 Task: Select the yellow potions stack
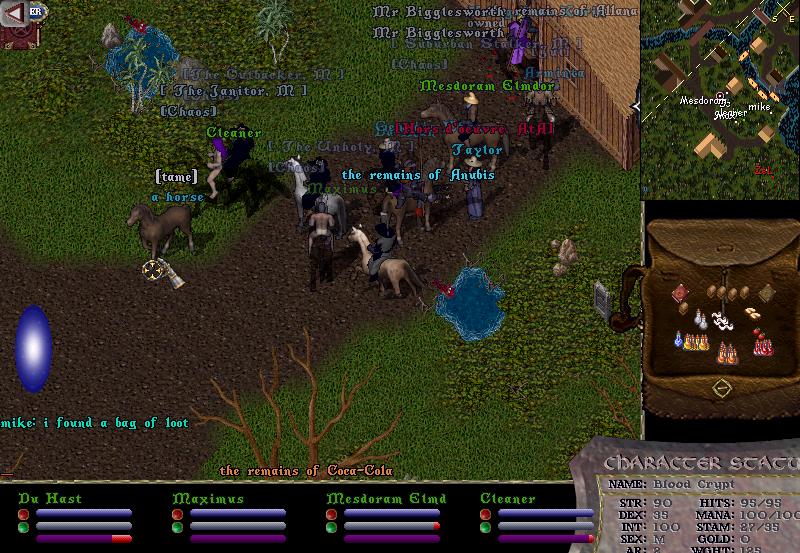tap(695, 341)
